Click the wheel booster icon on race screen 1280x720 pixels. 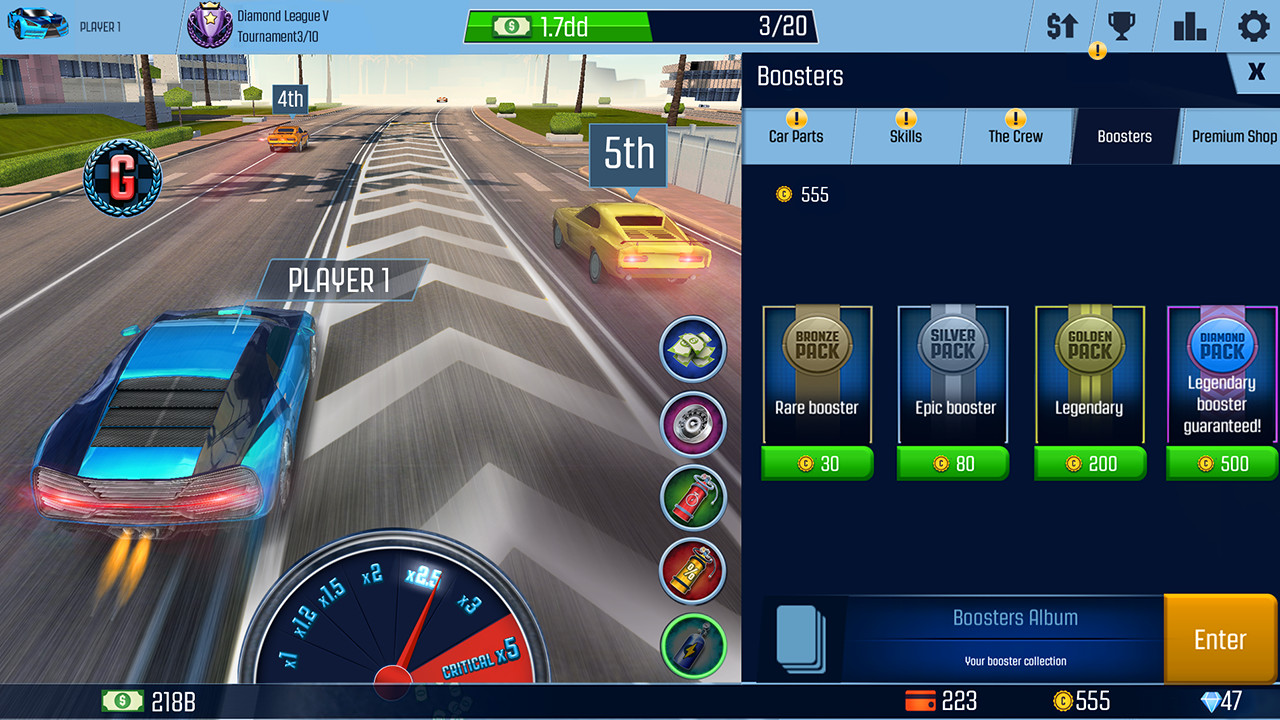pos(693,424)
